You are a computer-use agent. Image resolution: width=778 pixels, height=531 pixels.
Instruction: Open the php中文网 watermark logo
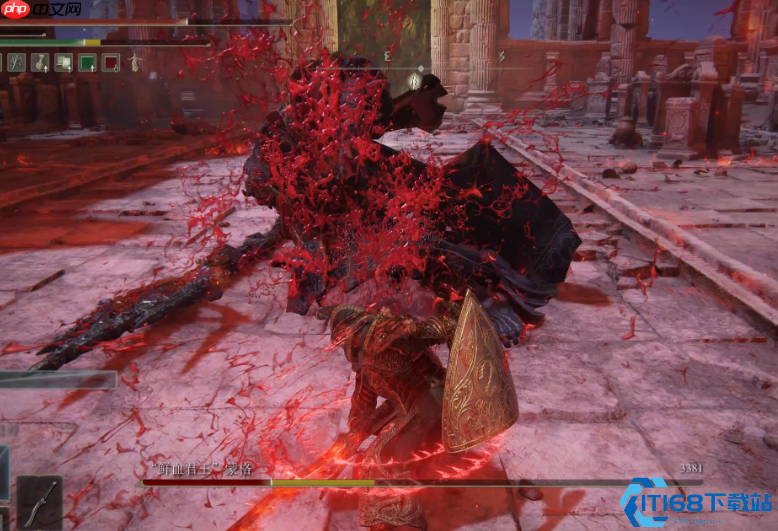[42, 12]
